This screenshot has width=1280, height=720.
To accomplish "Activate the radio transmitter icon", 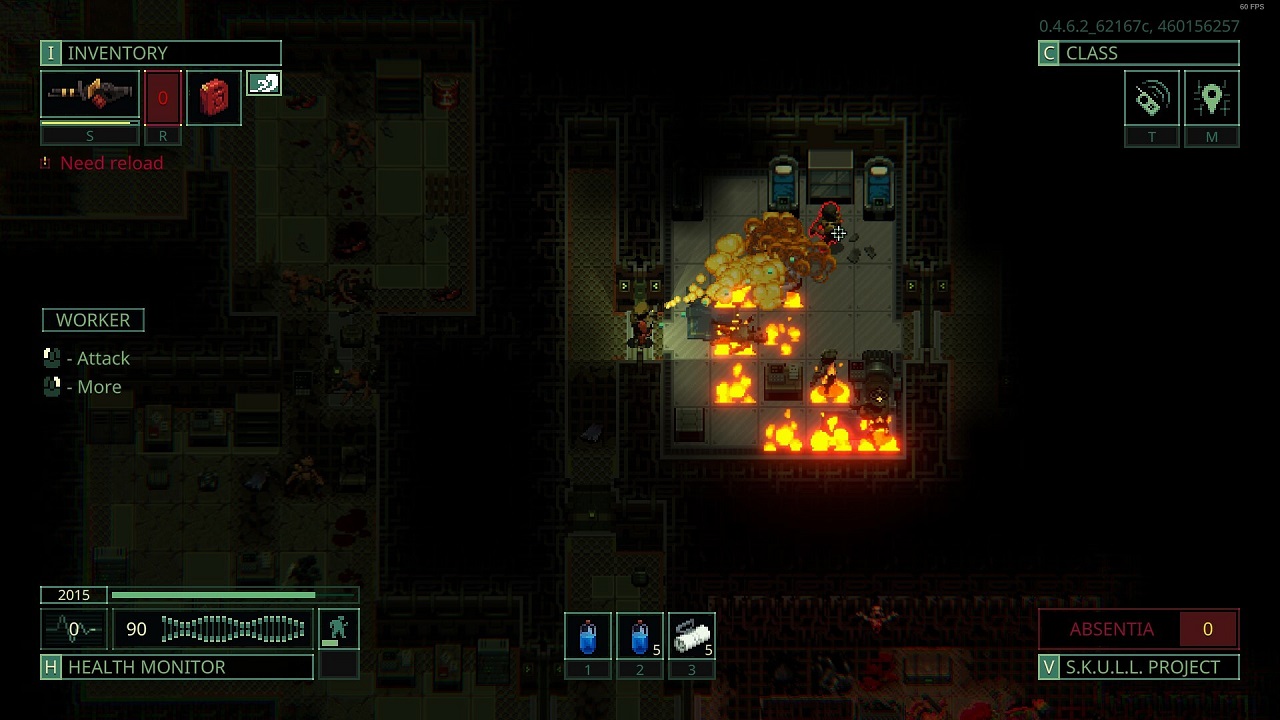I will 1152,98.
